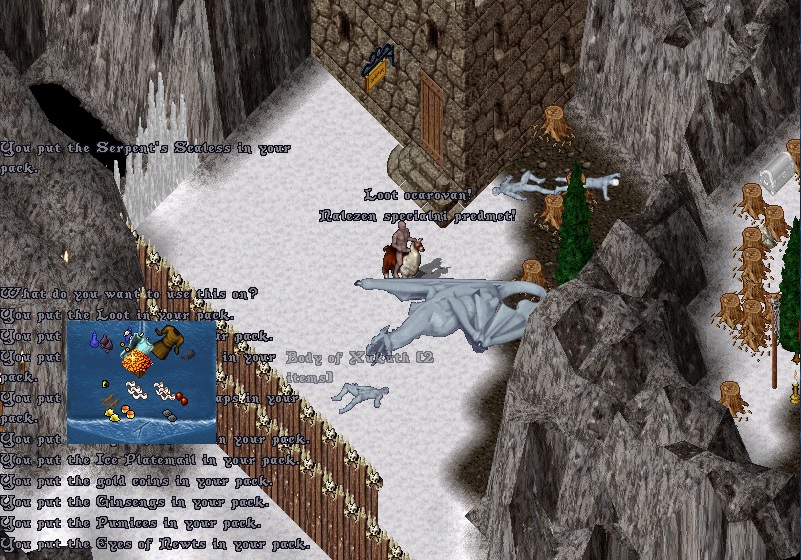Pick the brown robe in the loot container
Screen dimensions: 801x560
tap(167, 342)
